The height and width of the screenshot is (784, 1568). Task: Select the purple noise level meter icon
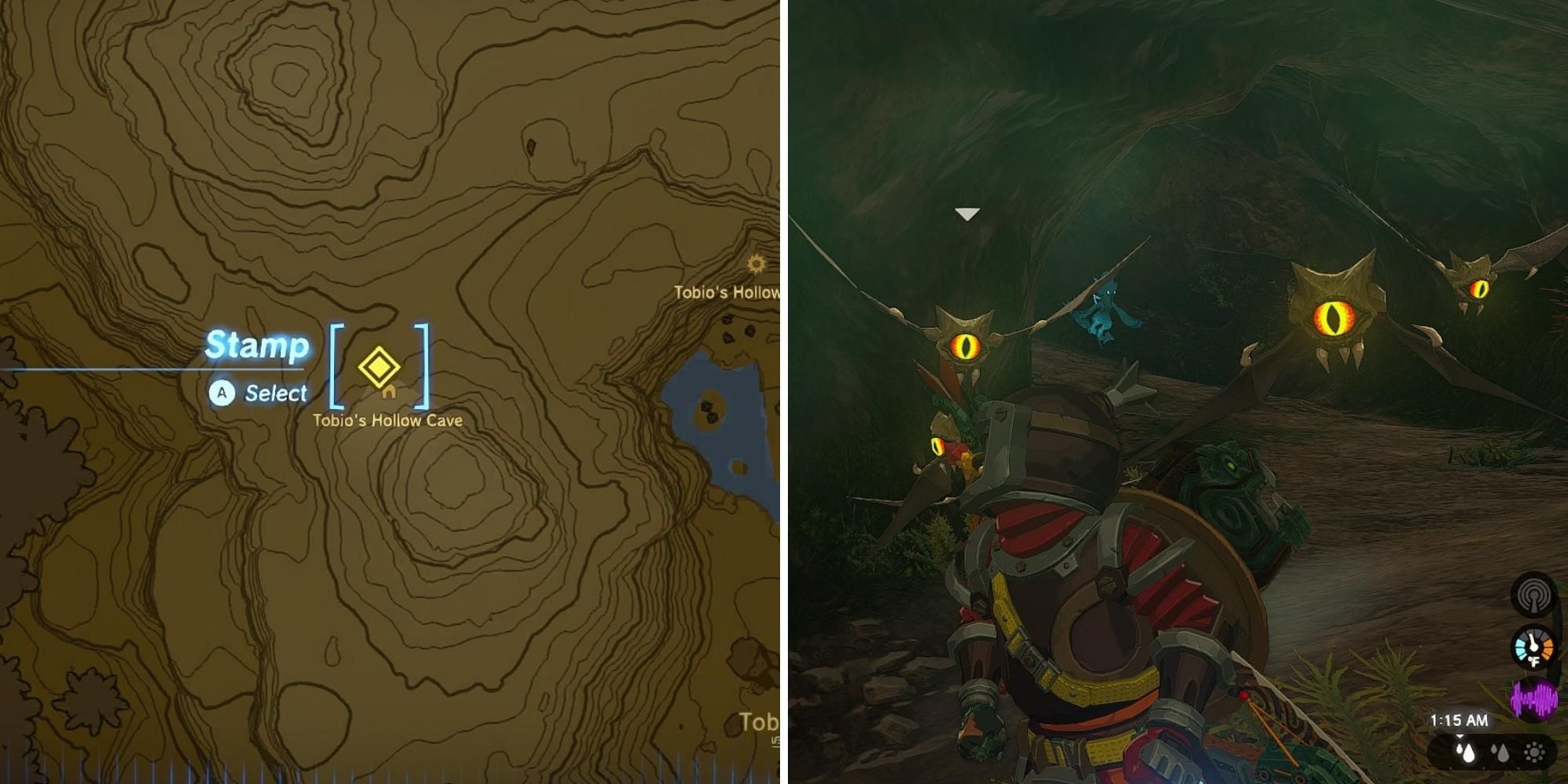pos(1535,702)
